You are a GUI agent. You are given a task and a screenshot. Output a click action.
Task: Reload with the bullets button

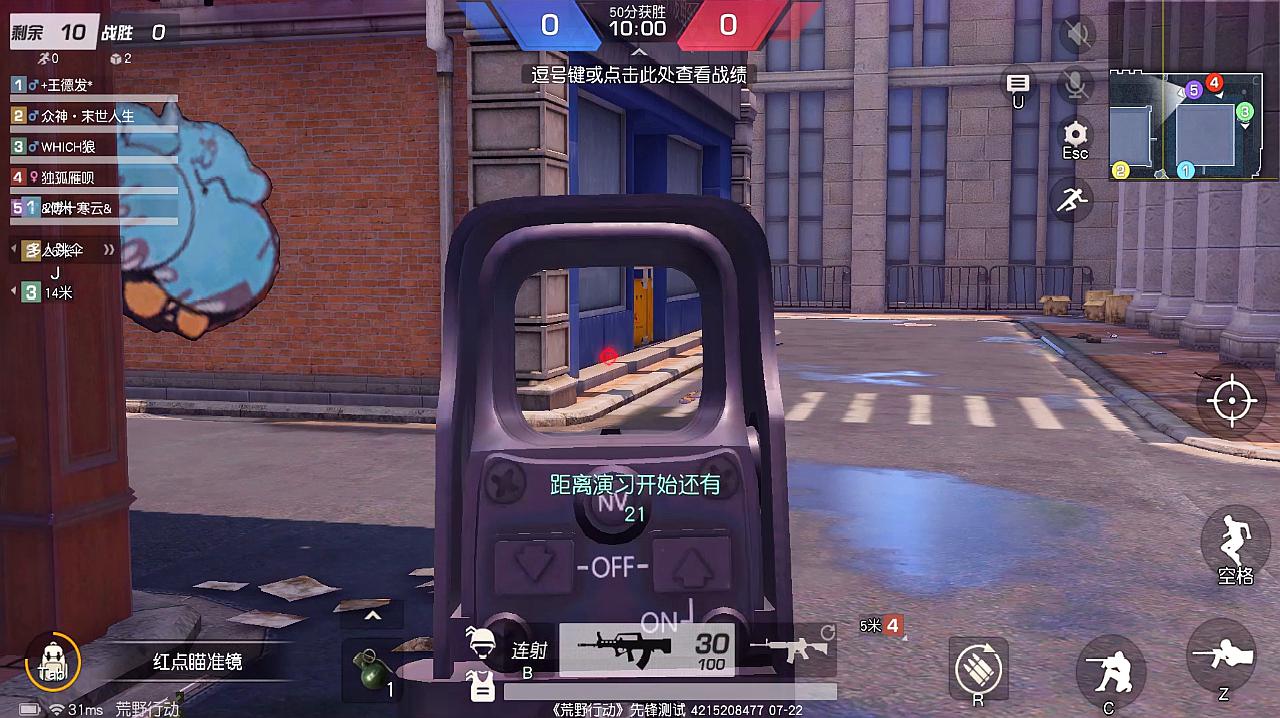tap(978, 667)
